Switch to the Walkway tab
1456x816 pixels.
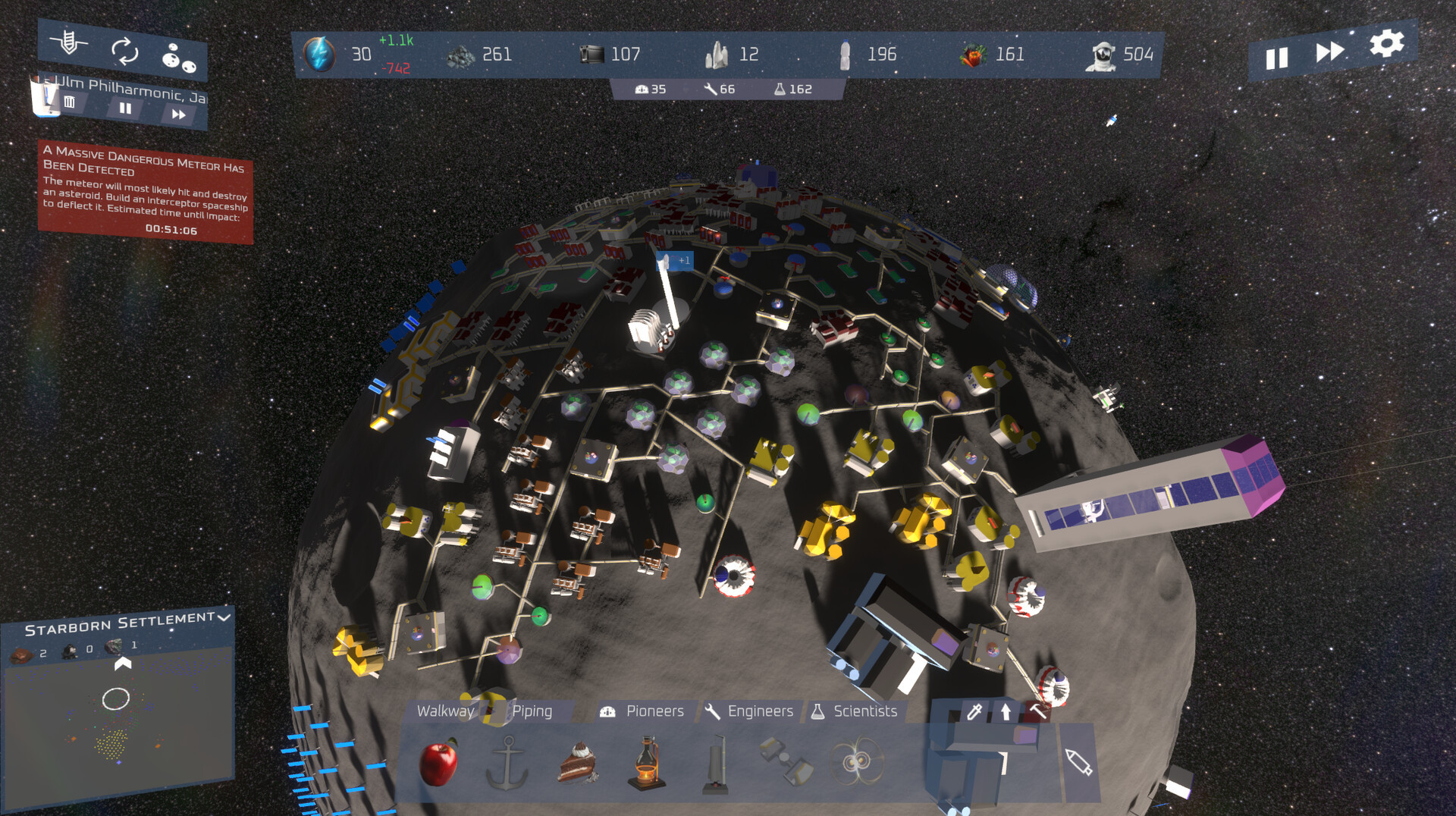[445, 711]
